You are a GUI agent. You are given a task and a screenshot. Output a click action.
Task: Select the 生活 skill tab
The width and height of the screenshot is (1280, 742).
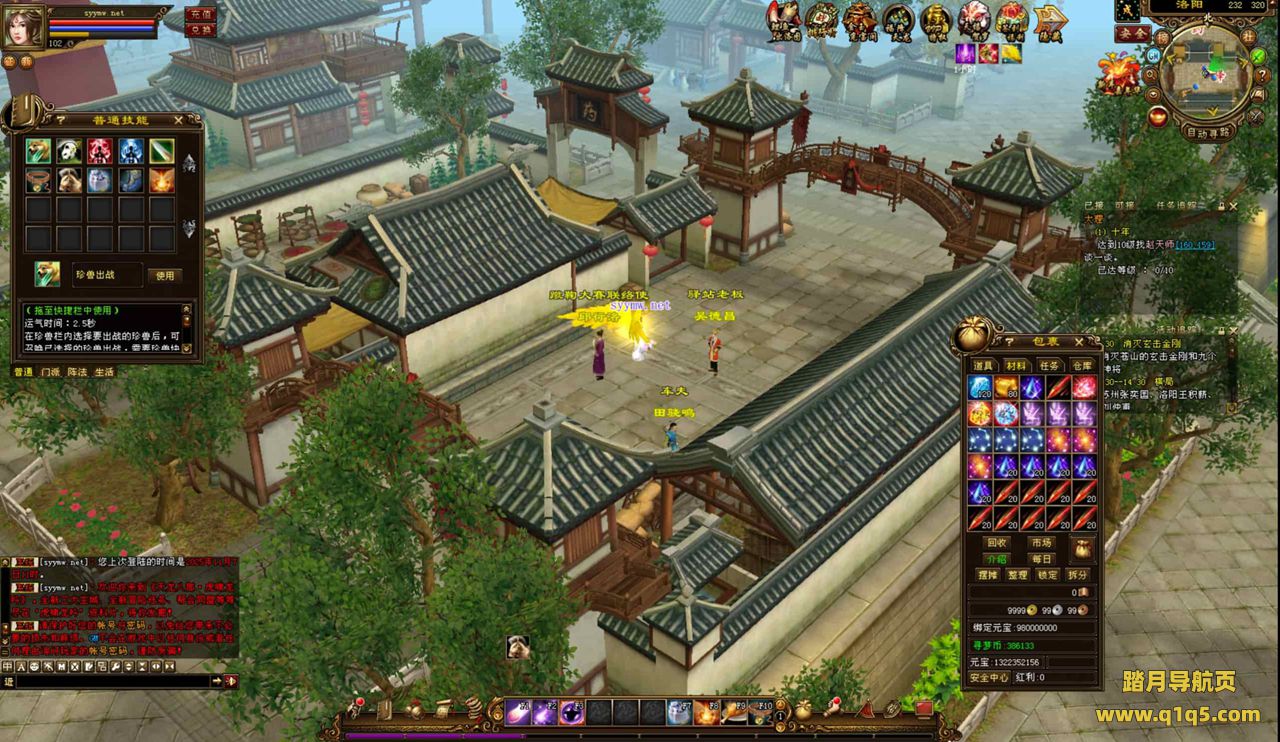(x=104, y=371)
